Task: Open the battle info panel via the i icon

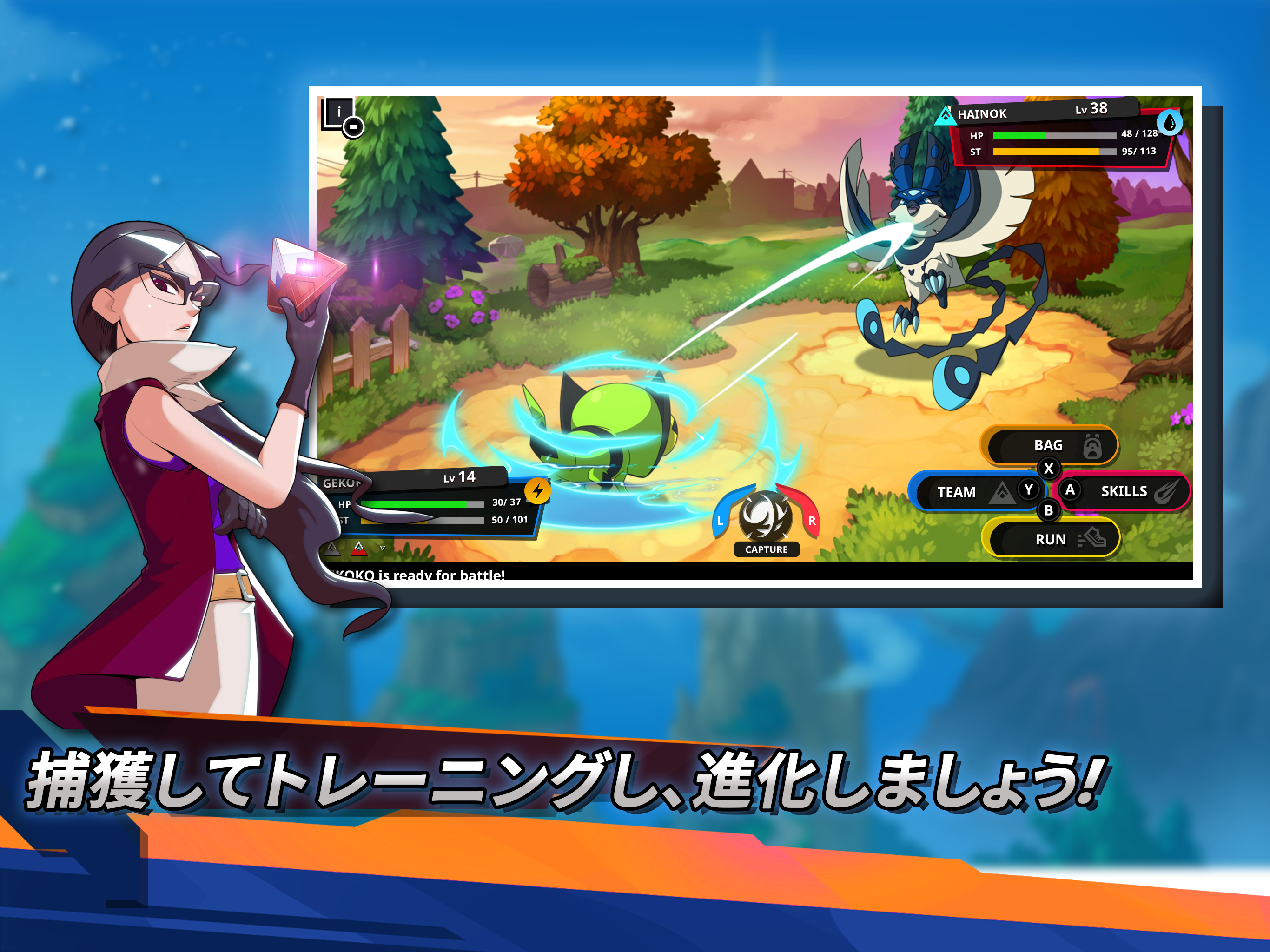Action: [x=339, y=112]
